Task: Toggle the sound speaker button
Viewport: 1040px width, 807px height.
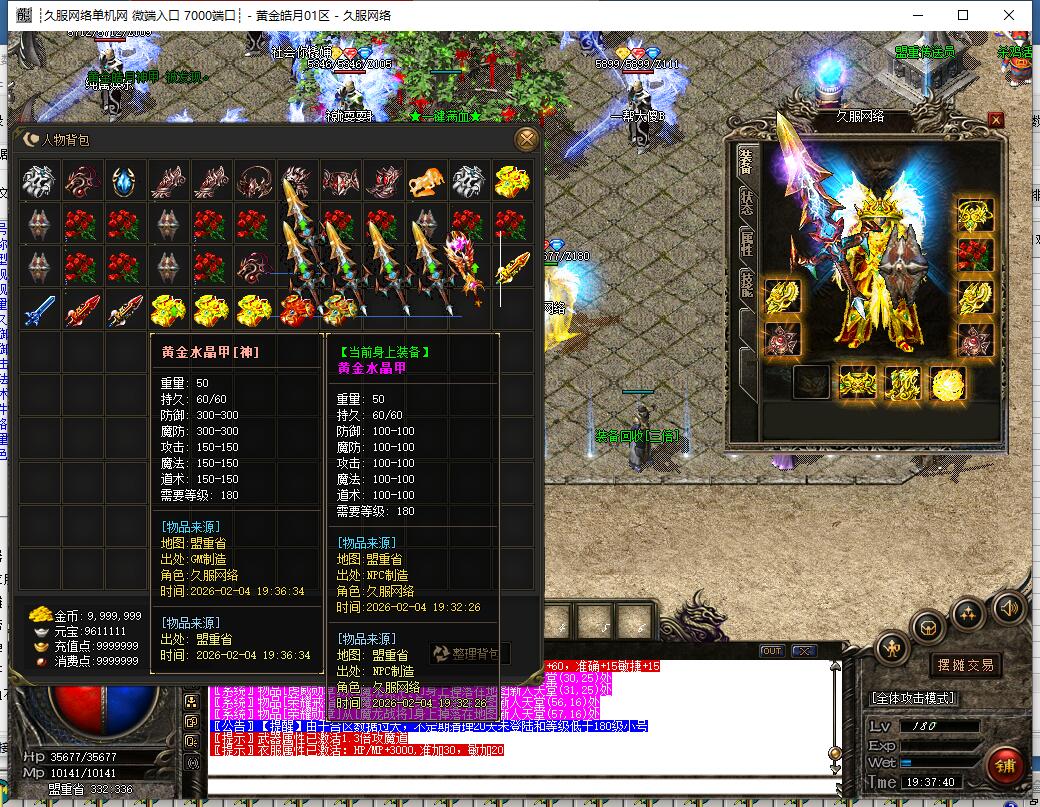Action: [x=1008, y=606]
